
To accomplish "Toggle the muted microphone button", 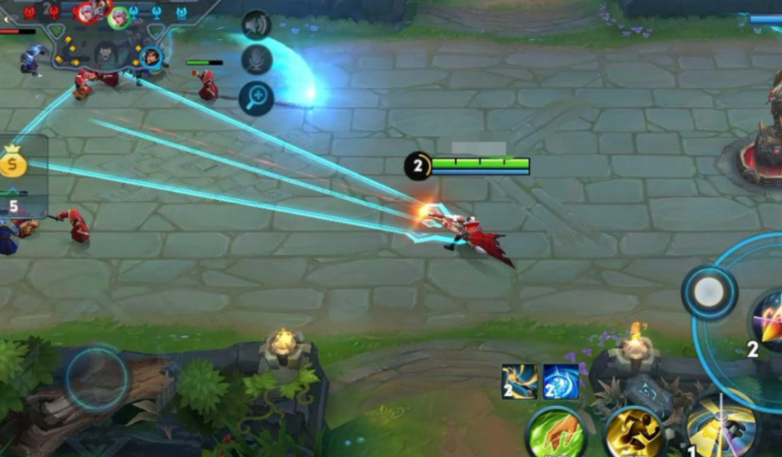I will [x=257, y=60].
